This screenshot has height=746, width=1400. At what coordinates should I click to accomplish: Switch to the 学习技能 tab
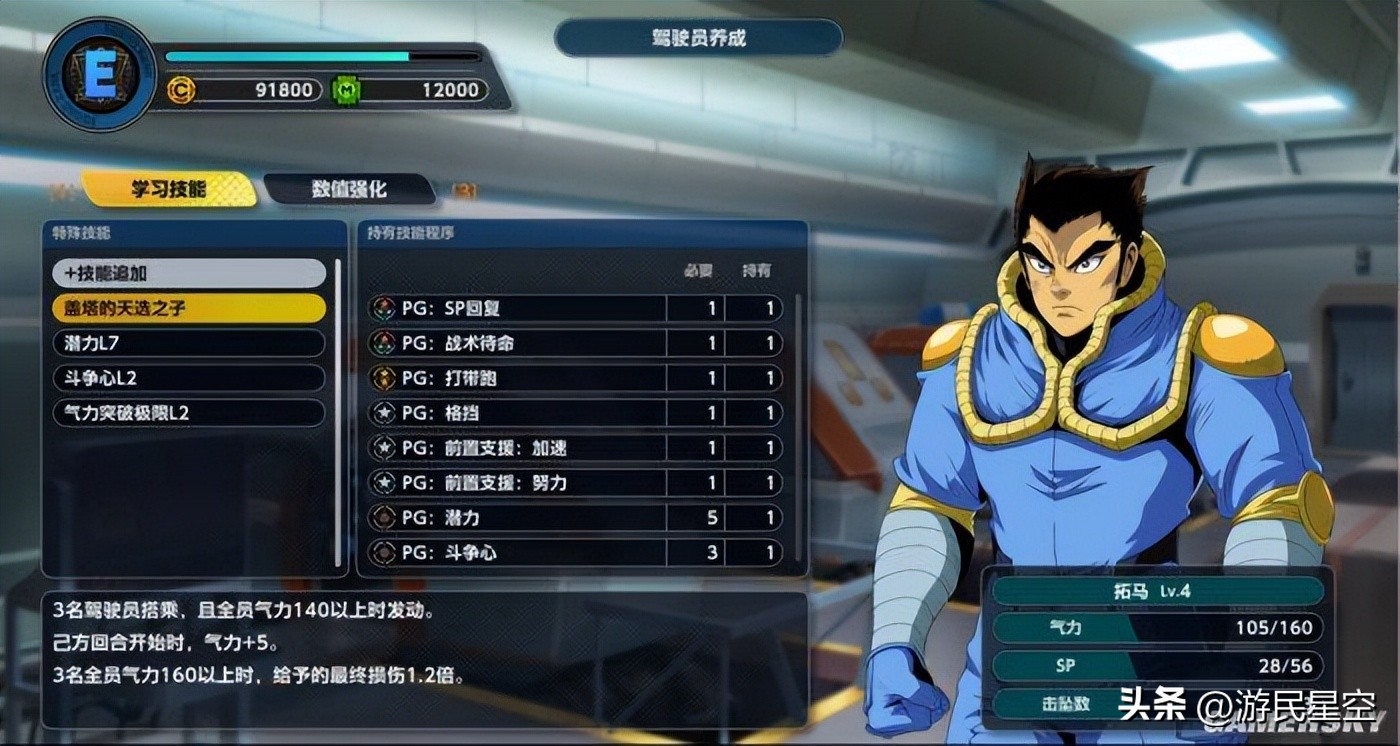coord(168,189)
